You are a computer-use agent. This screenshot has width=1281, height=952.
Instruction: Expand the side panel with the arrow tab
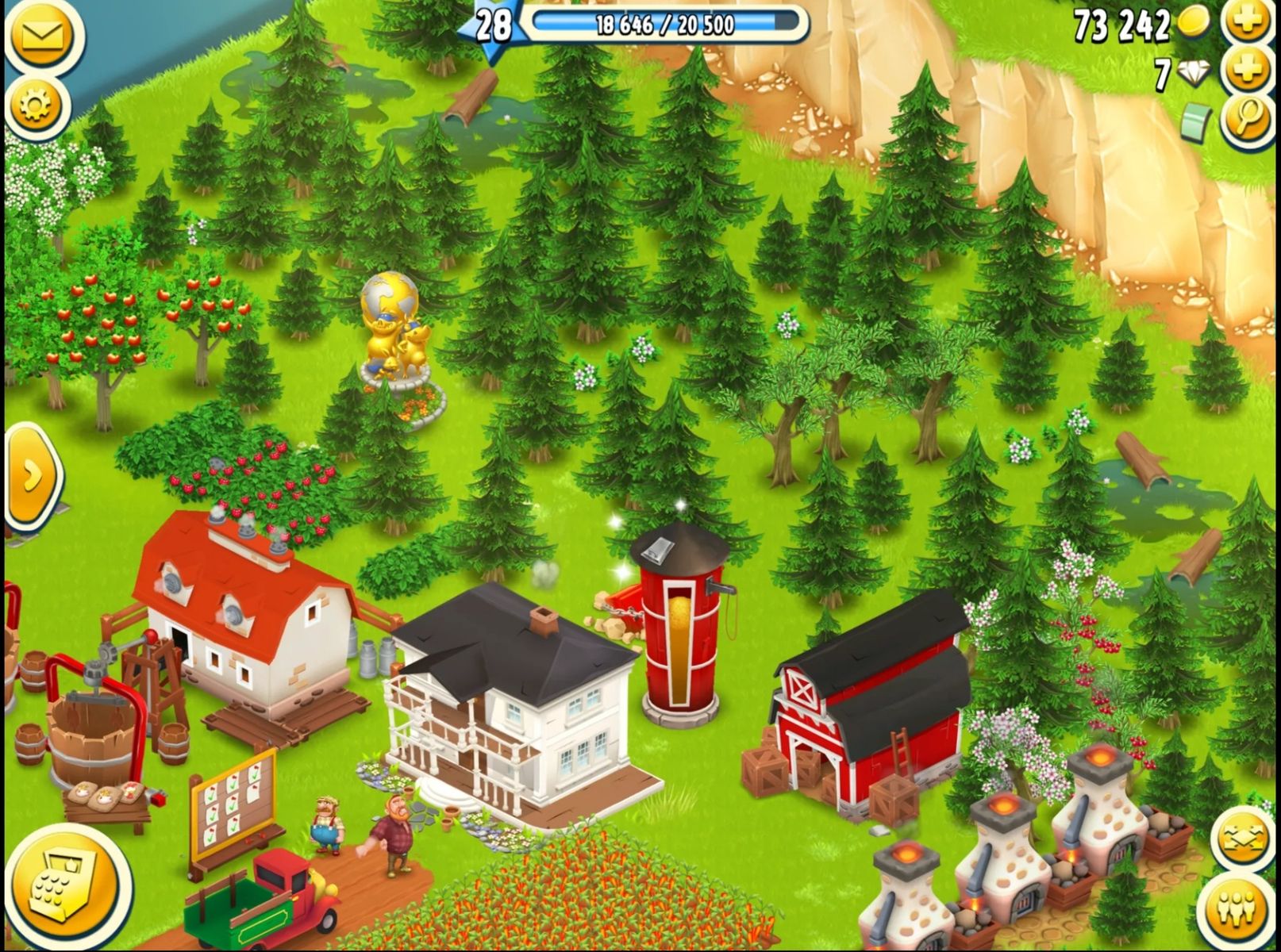(x=32, y=476)
